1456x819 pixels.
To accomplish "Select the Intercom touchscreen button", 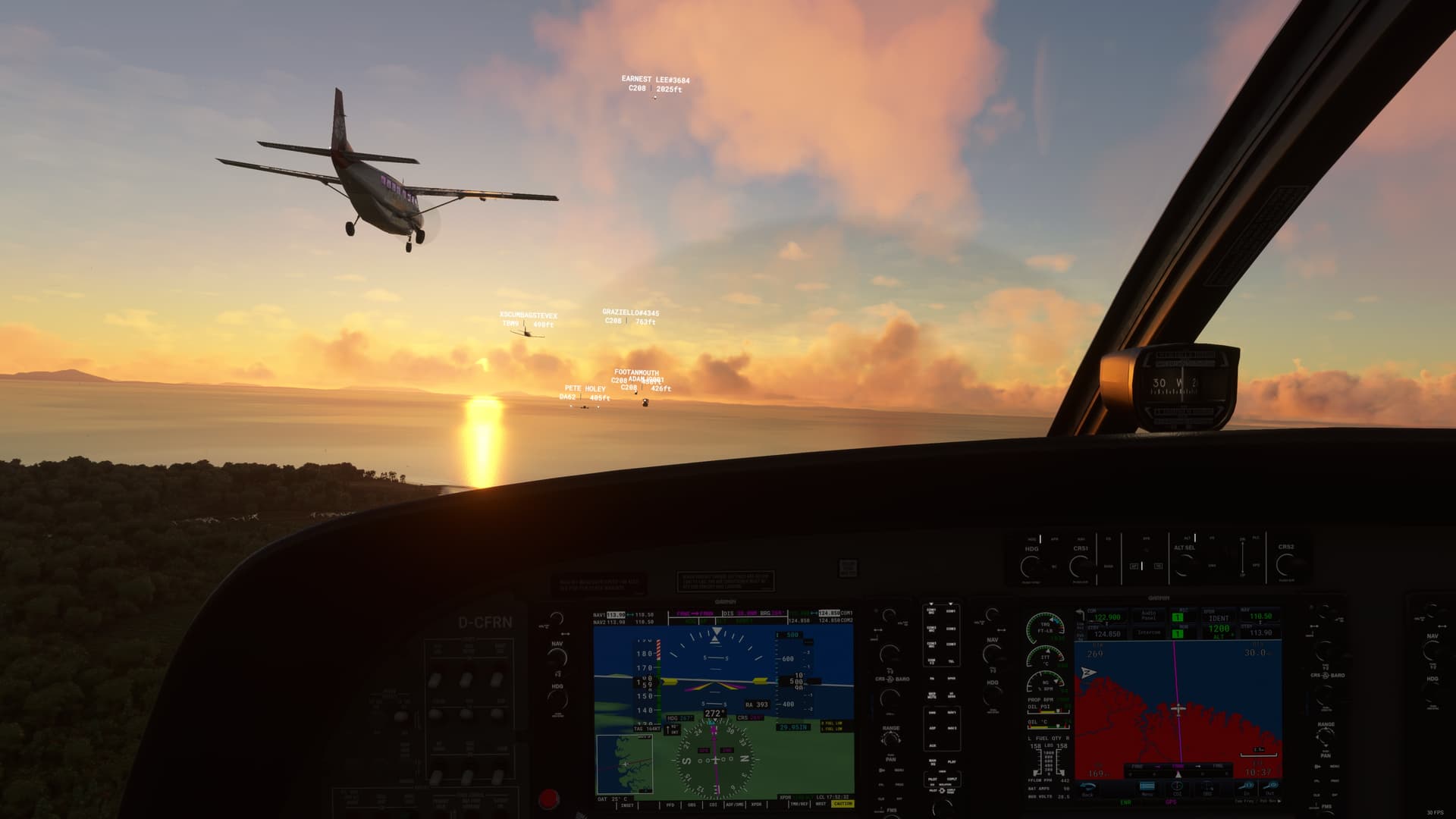I will [1149, 632].
